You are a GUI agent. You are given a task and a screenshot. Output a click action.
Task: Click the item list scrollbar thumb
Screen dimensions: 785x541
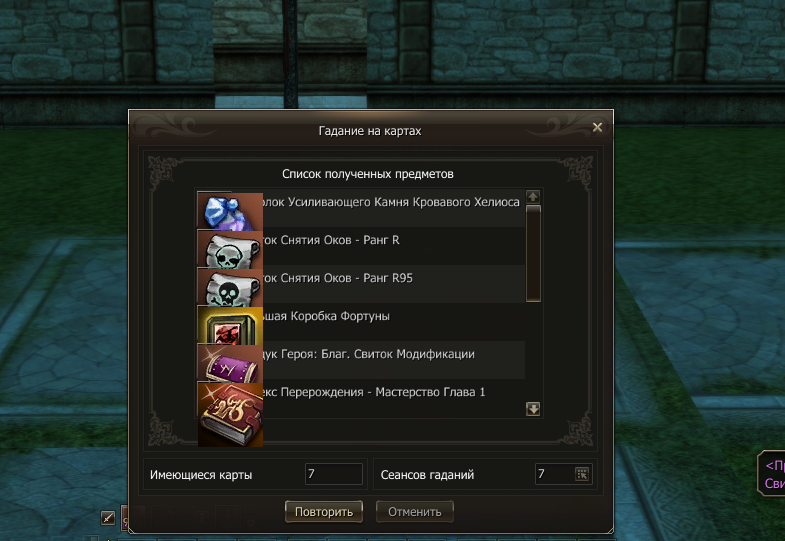pyautogui.click(x=533, y=250)
